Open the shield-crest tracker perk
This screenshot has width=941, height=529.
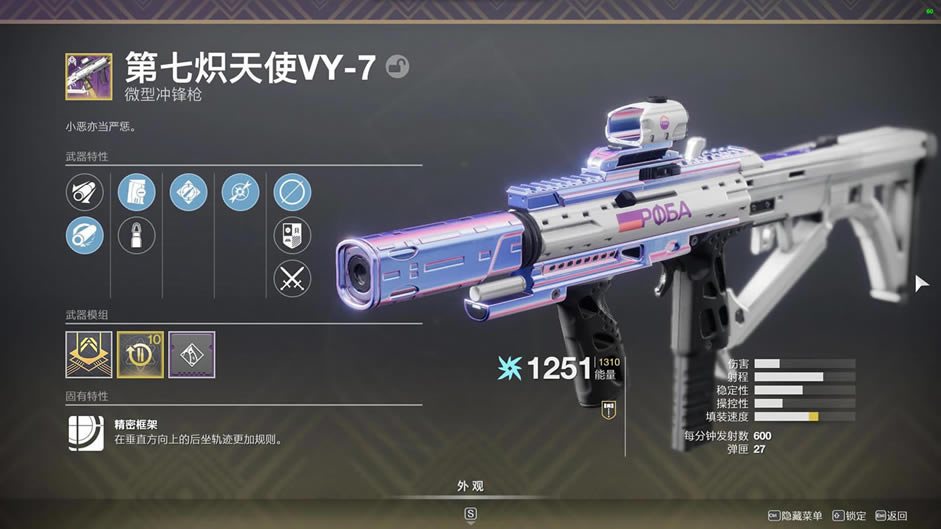[292, 236]
